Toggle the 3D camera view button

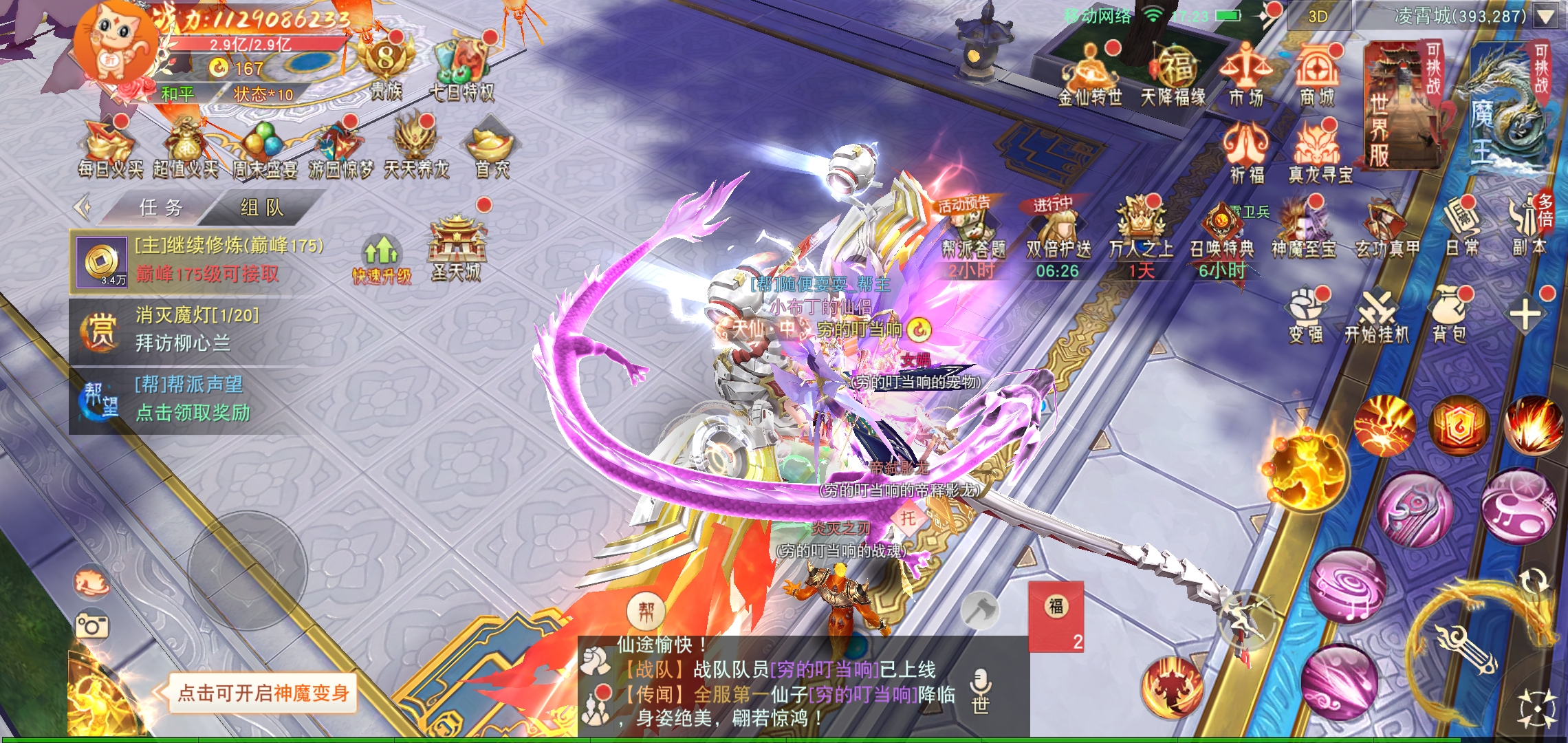(x=1317, y=17)
